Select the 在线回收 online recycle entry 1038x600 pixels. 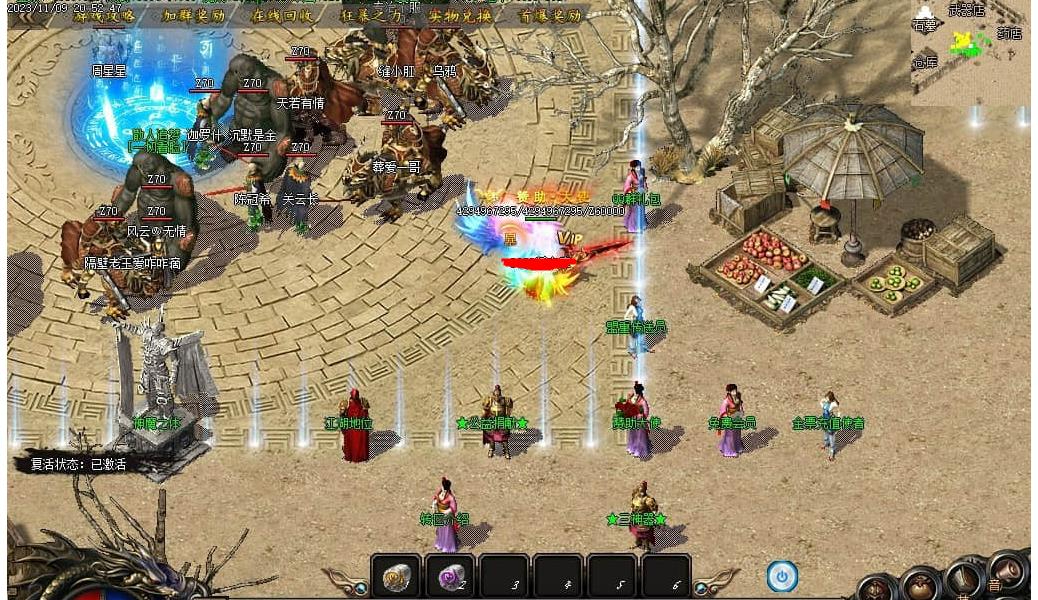tap(281, 16)
